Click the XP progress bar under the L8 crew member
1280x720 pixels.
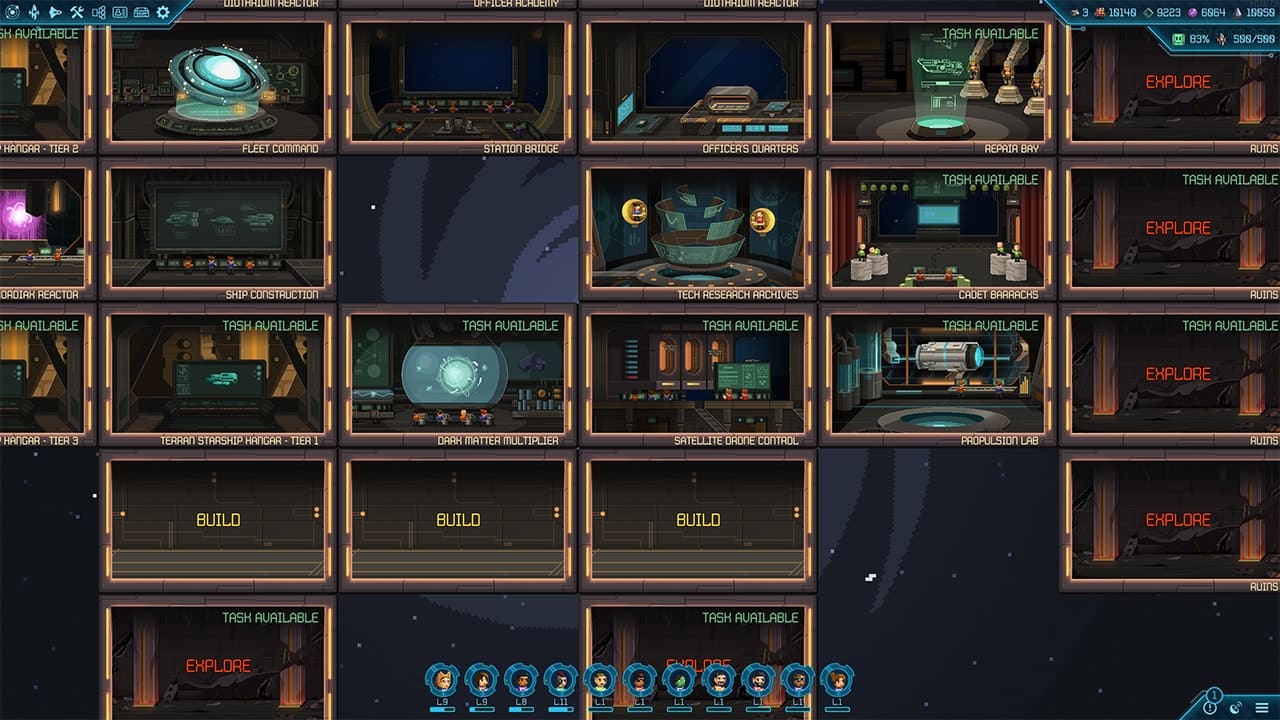[522, 710]
